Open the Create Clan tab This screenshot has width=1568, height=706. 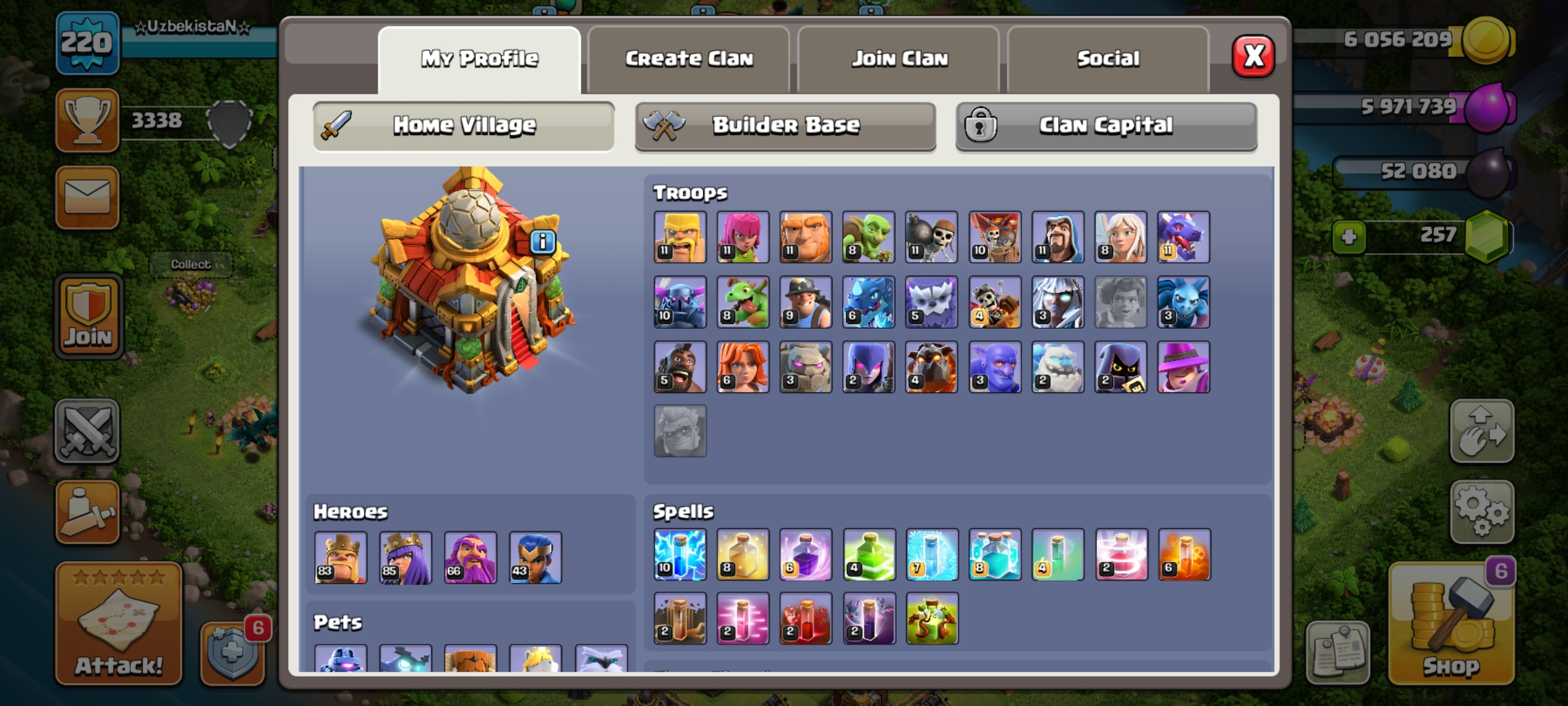(691, 59)
